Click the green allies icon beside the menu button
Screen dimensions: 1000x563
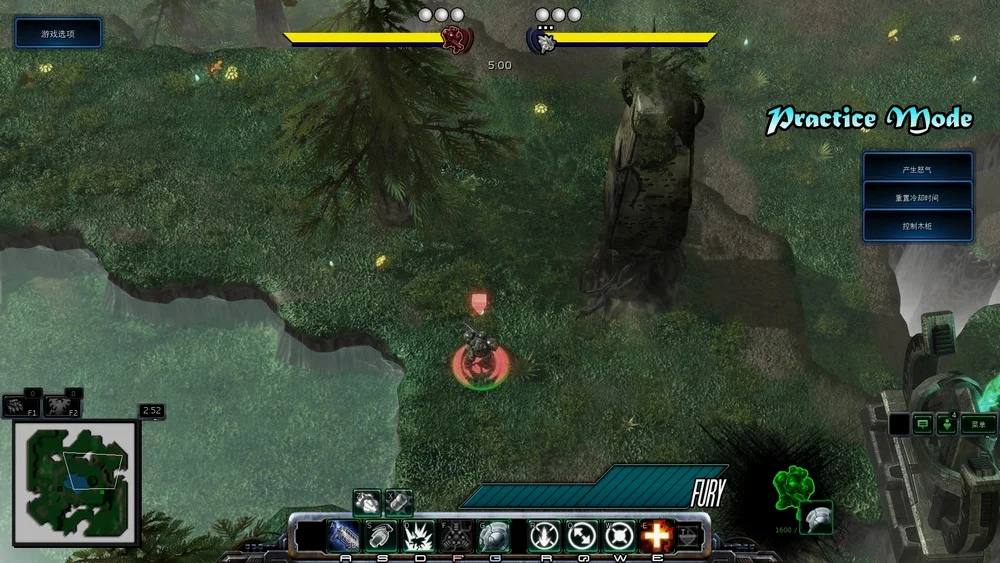point(947,424)
